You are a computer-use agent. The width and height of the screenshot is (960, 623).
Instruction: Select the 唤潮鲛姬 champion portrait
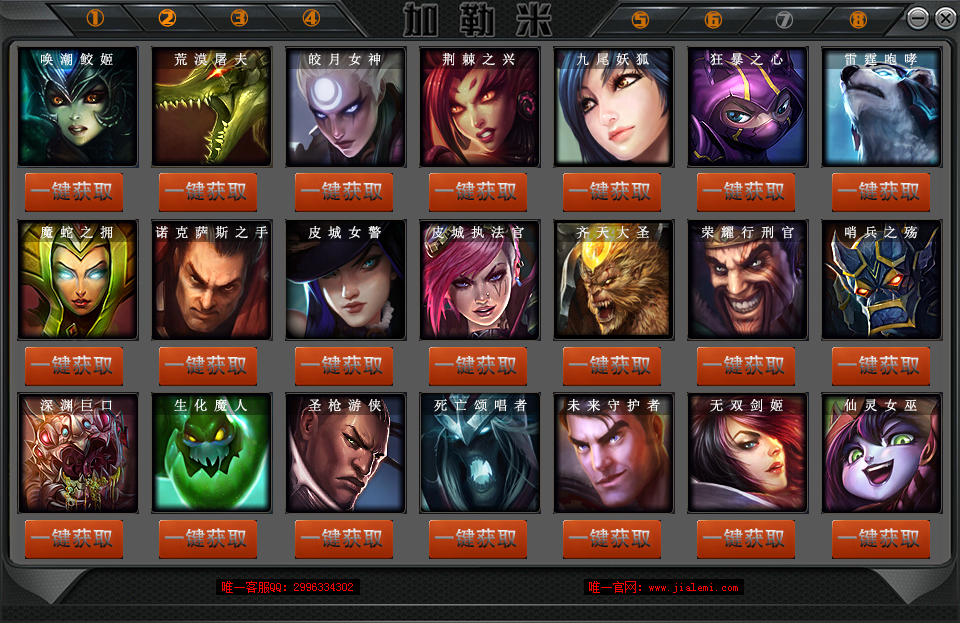point(77,107)
